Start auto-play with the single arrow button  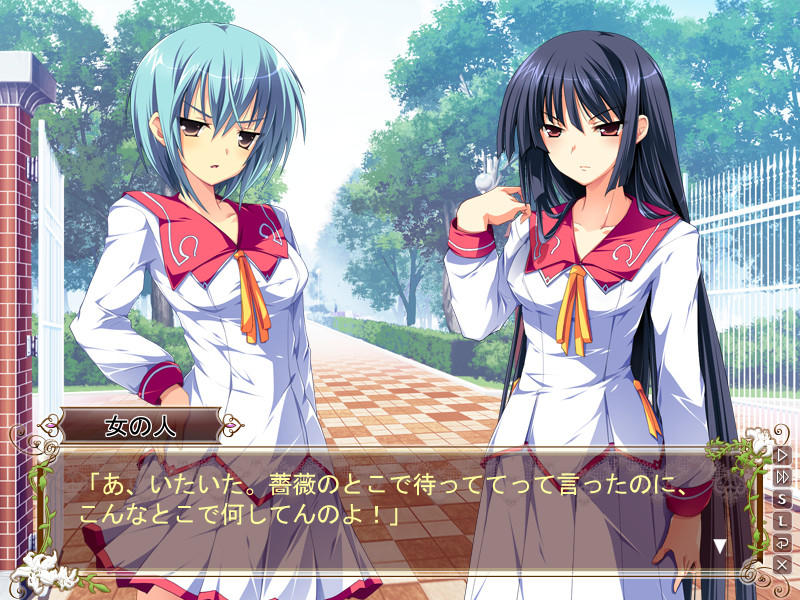(781, 455)
